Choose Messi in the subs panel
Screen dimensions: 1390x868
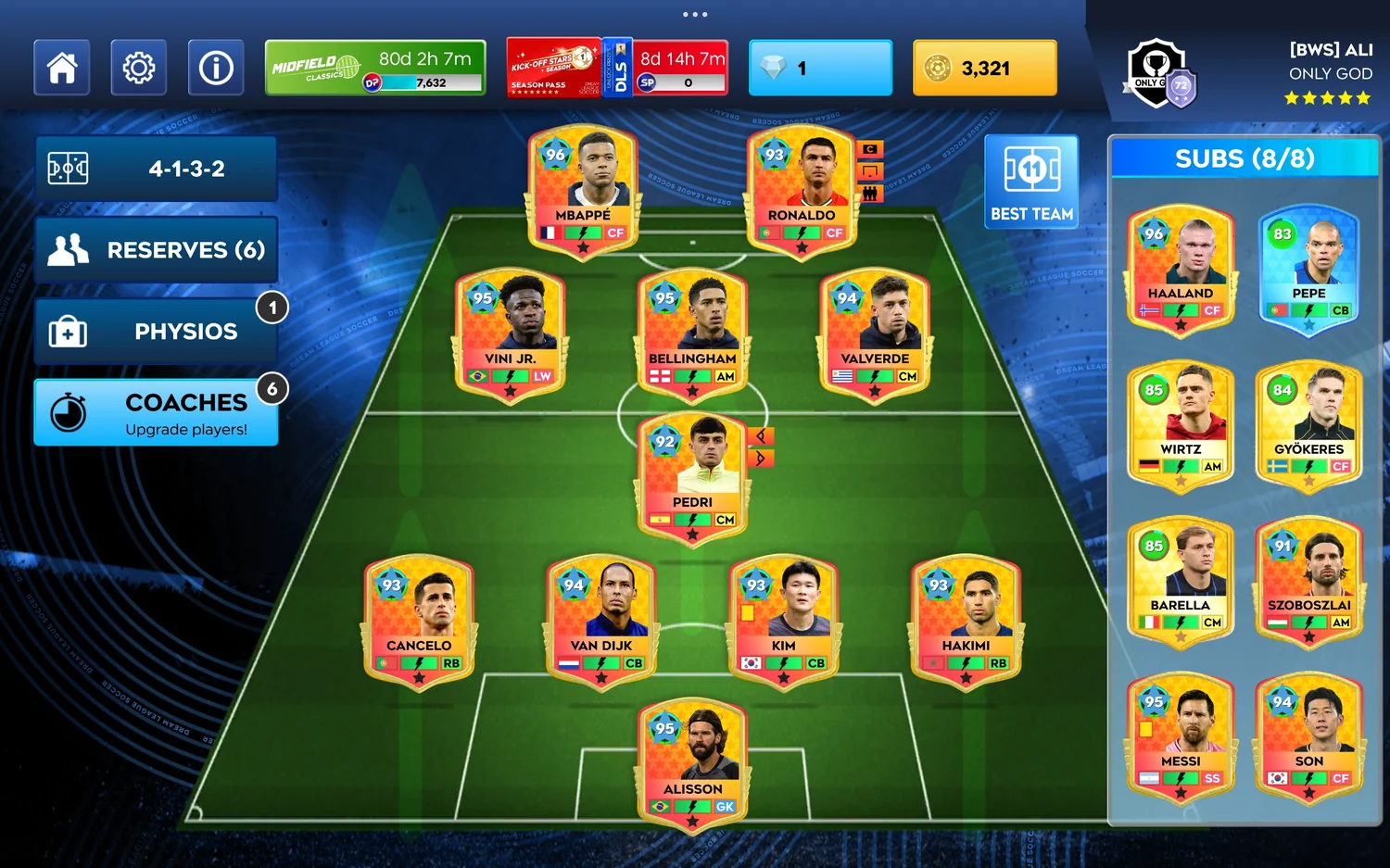click(x=1181, y=736)
